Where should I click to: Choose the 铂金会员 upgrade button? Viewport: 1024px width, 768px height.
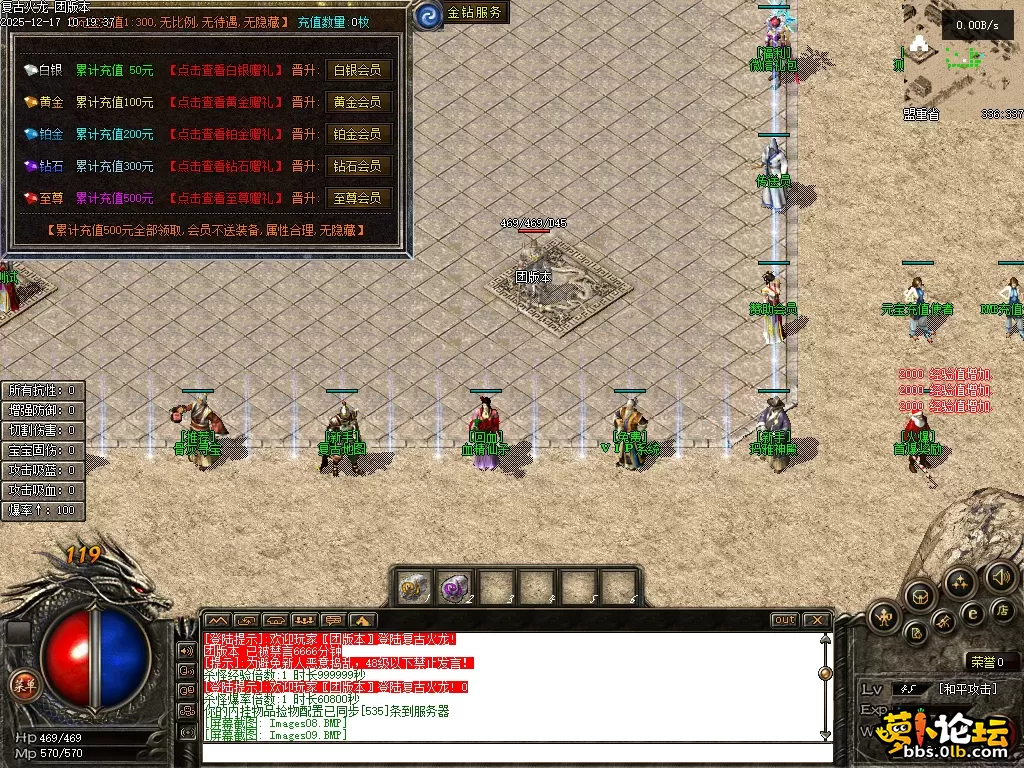point(357,134)
